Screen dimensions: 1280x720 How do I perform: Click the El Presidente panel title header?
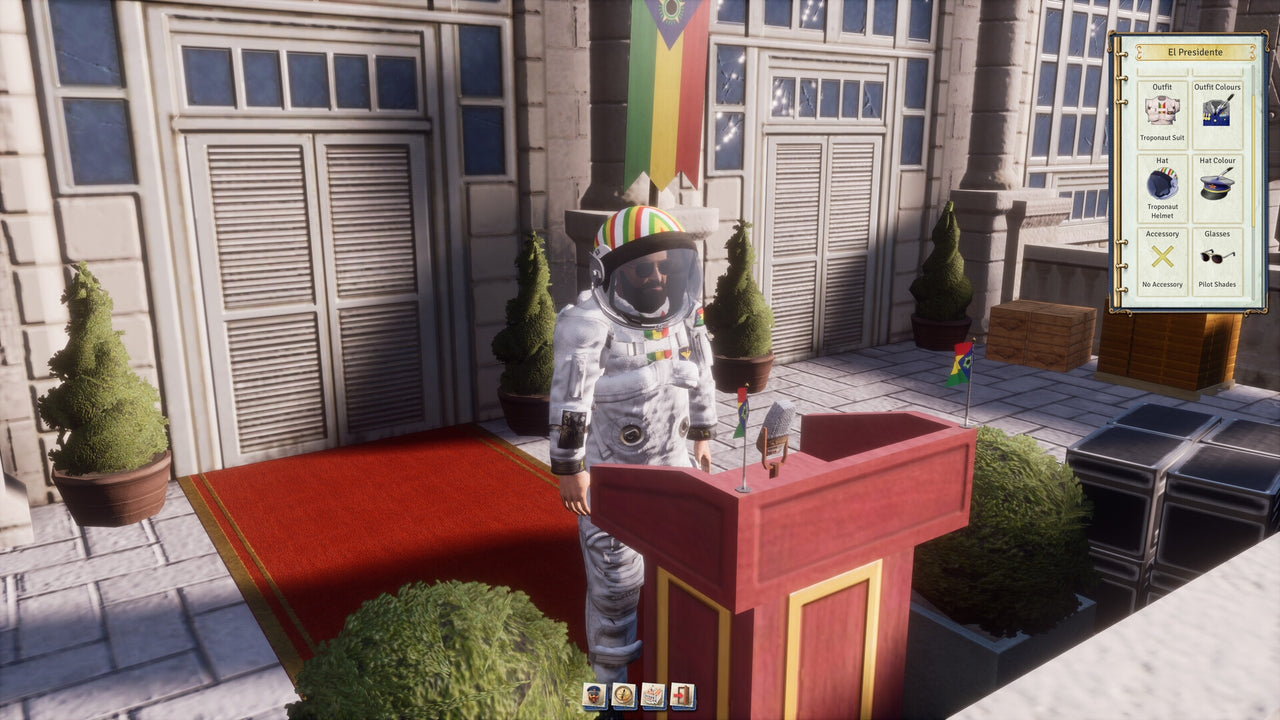click(1195, 53)
